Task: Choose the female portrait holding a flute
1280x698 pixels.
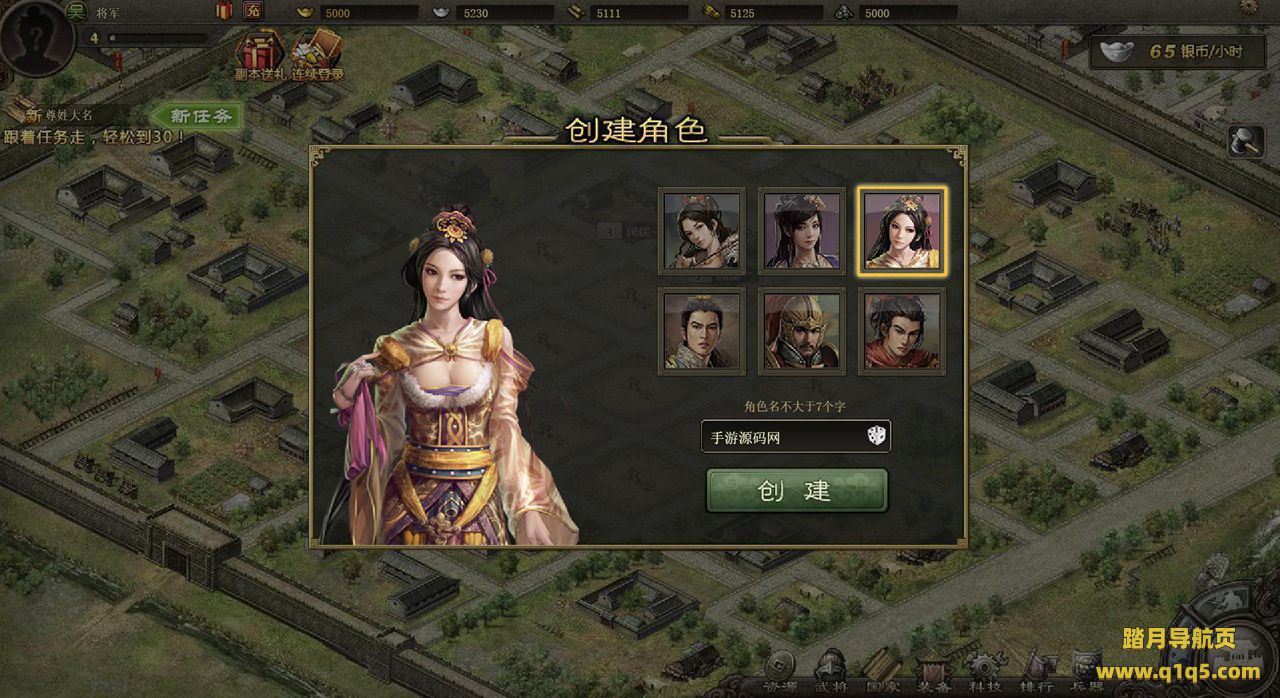Action: (701, 230)
